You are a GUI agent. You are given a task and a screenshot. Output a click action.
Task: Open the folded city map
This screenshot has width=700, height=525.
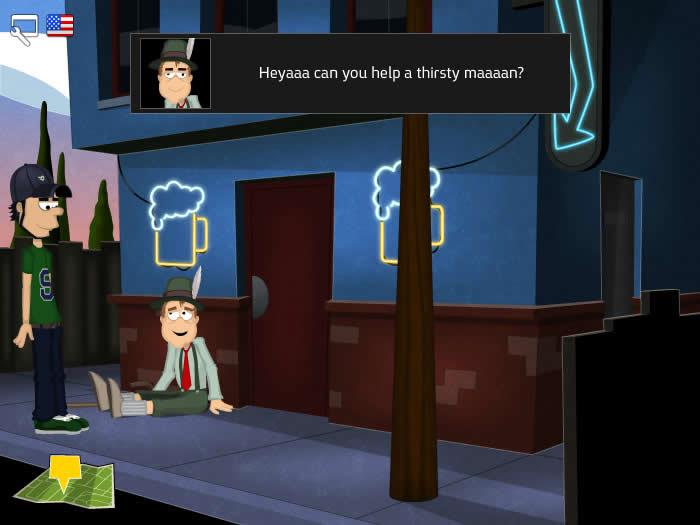tap(63, 482)
